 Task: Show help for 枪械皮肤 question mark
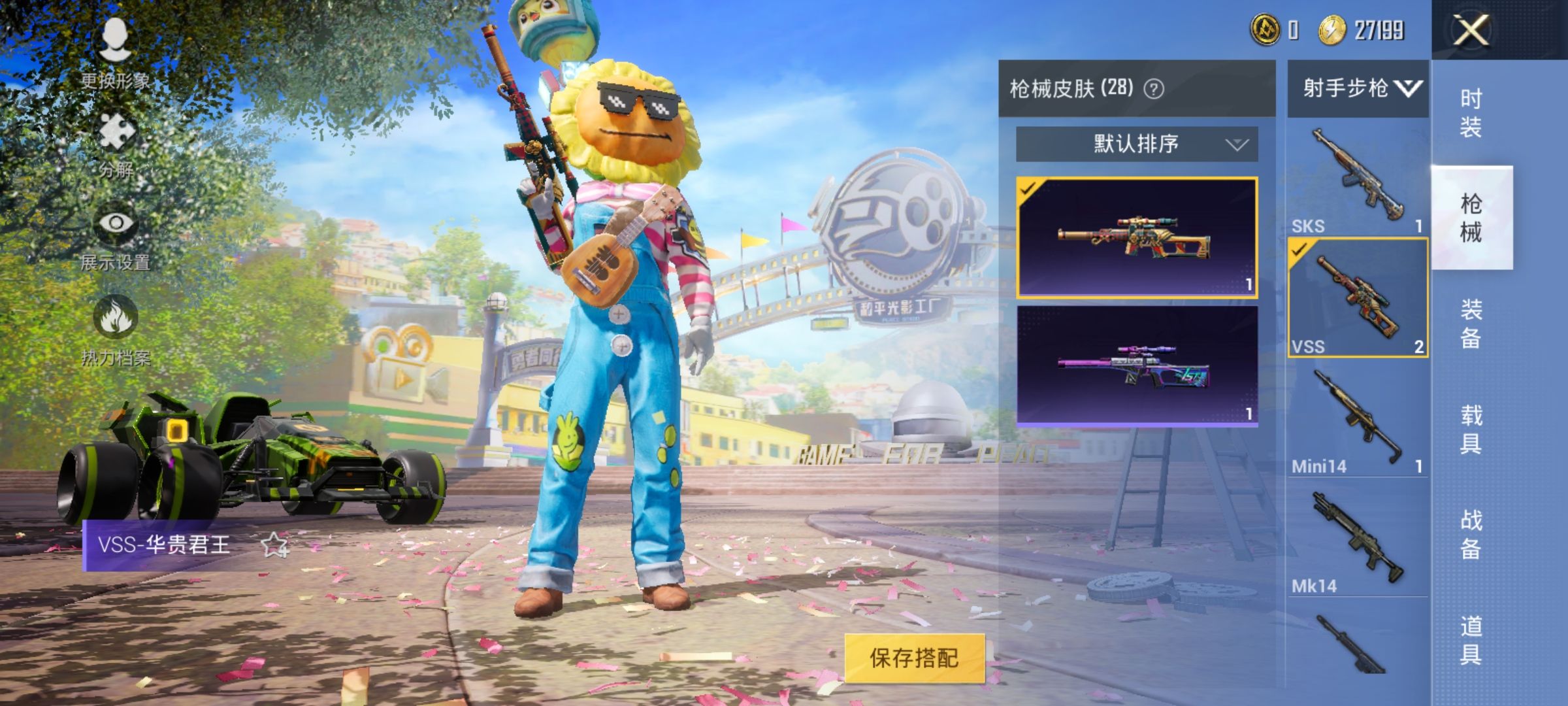pyautogui.click(x=1154, y=89)
